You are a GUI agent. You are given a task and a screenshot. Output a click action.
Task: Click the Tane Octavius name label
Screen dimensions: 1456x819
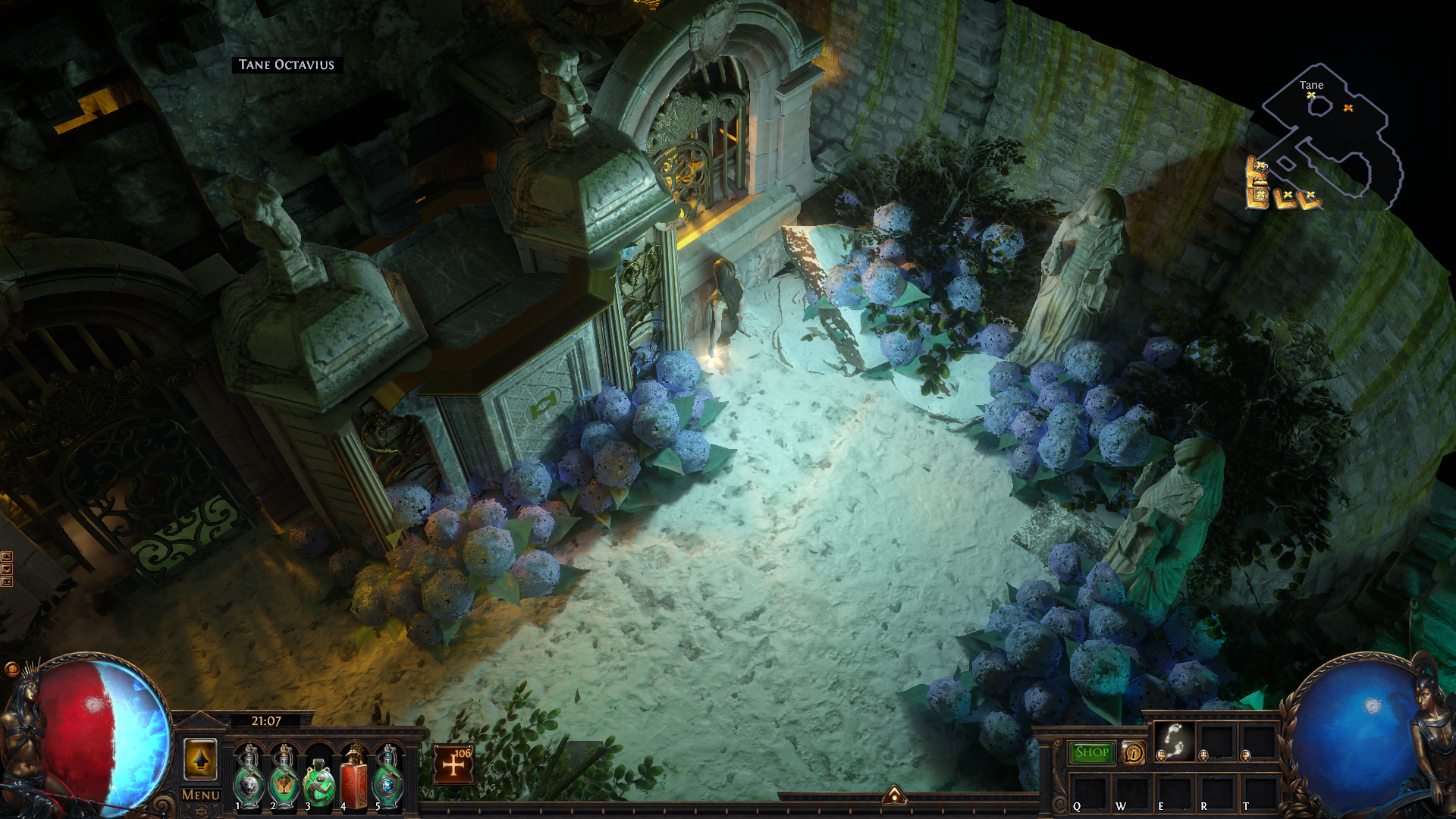click(x=287, y=65)
